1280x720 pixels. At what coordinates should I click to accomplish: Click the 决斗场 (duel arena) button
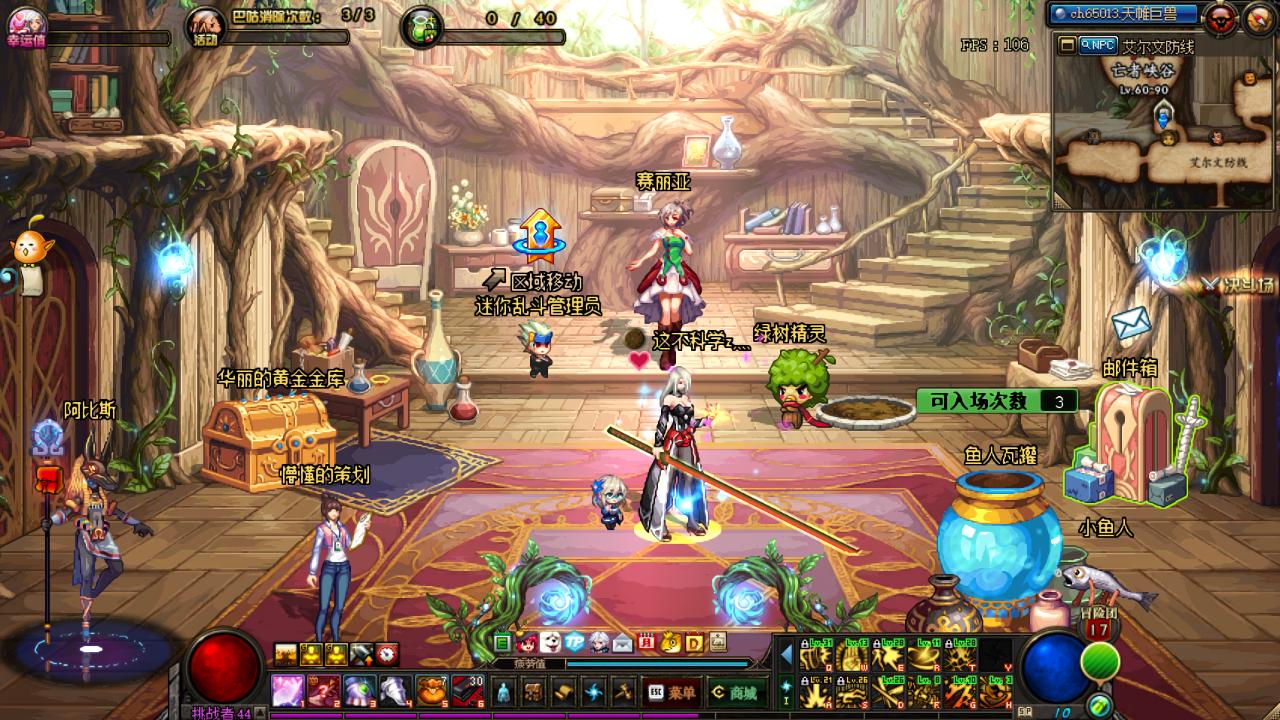(x=1239, y=285)
